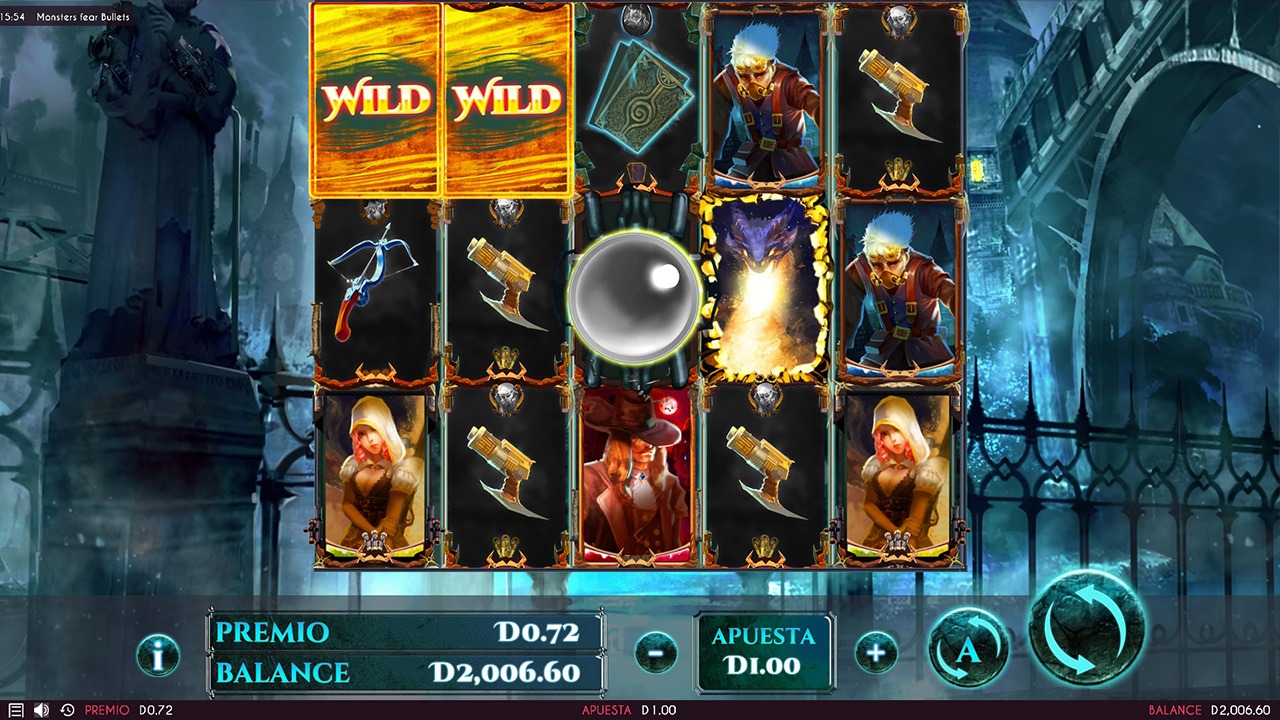
Task: Open the hamburger menu in bottom bar
Action: pos(16,710)
